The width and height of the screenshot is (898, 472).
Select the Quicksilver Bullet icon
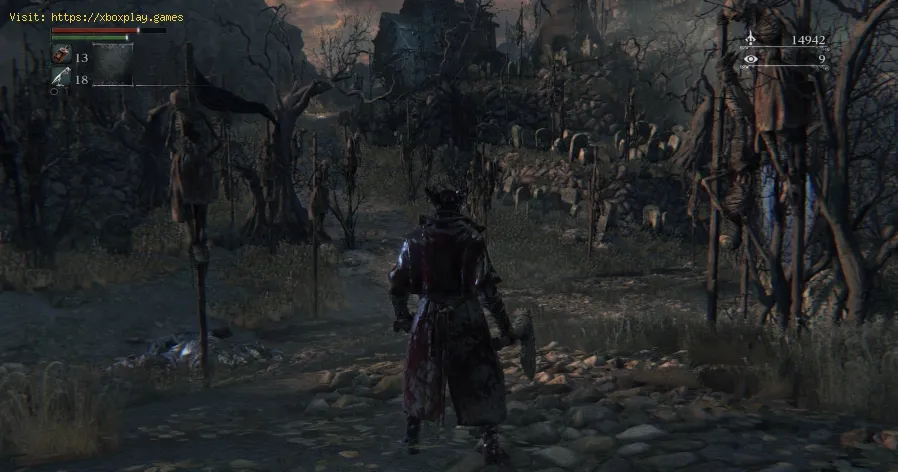pos(59,78)
